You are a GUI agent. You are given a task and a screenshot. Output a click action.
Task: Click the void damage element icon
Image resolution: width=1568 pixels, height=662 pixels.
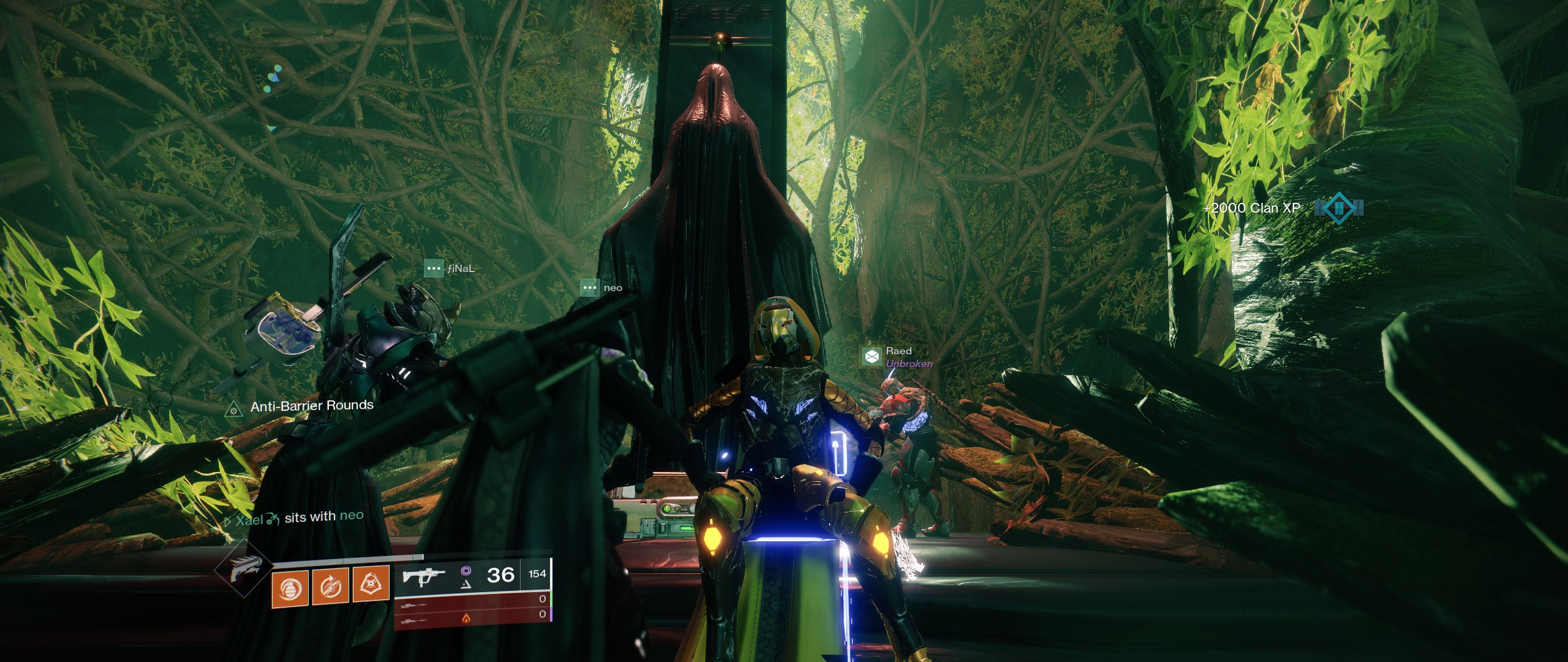[466, 571]
